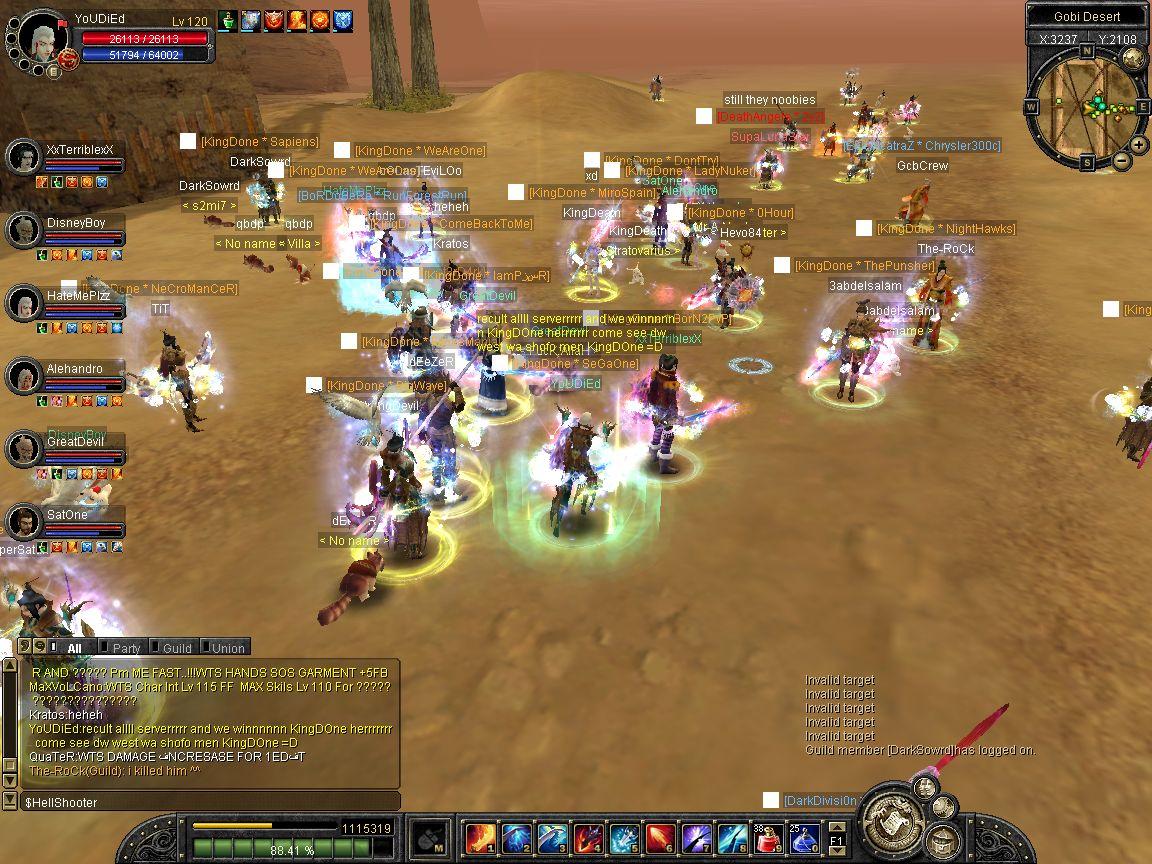Open the Guild chat tab
Image resolution: width=1152 pixels, height=864 pixels.
(173, 648)
